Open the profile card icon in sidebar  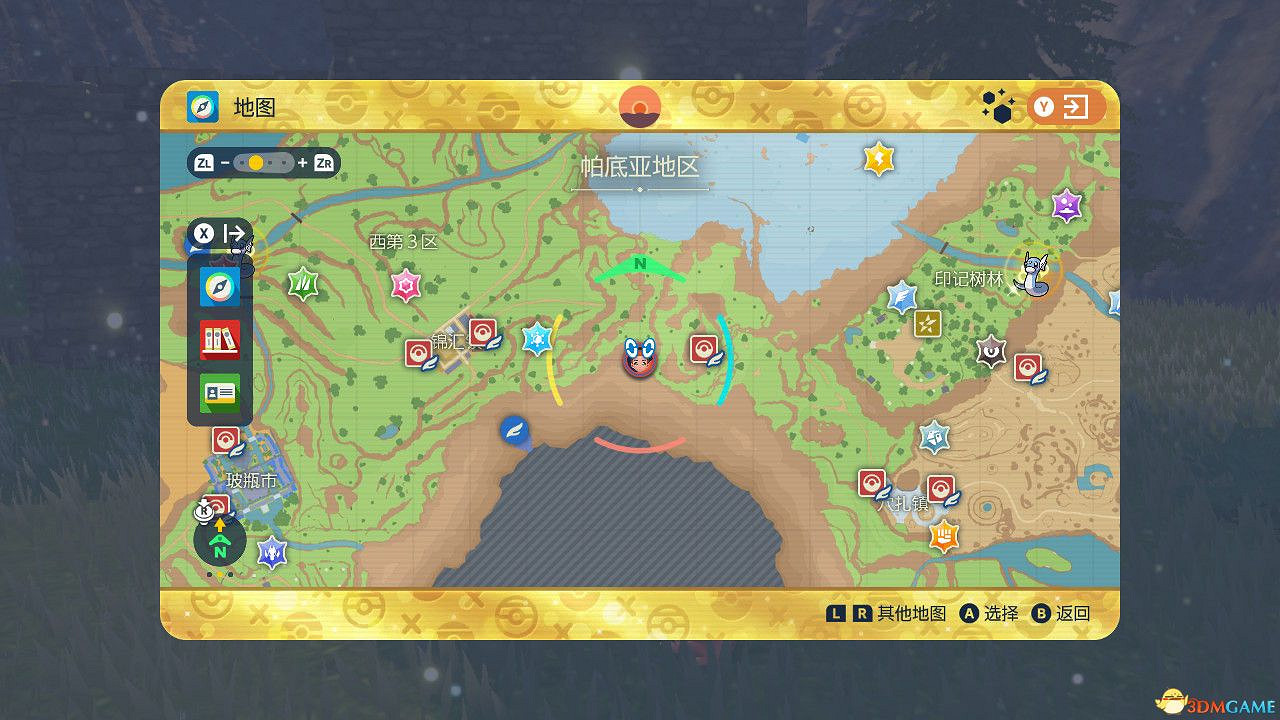[x=219, y=392]
